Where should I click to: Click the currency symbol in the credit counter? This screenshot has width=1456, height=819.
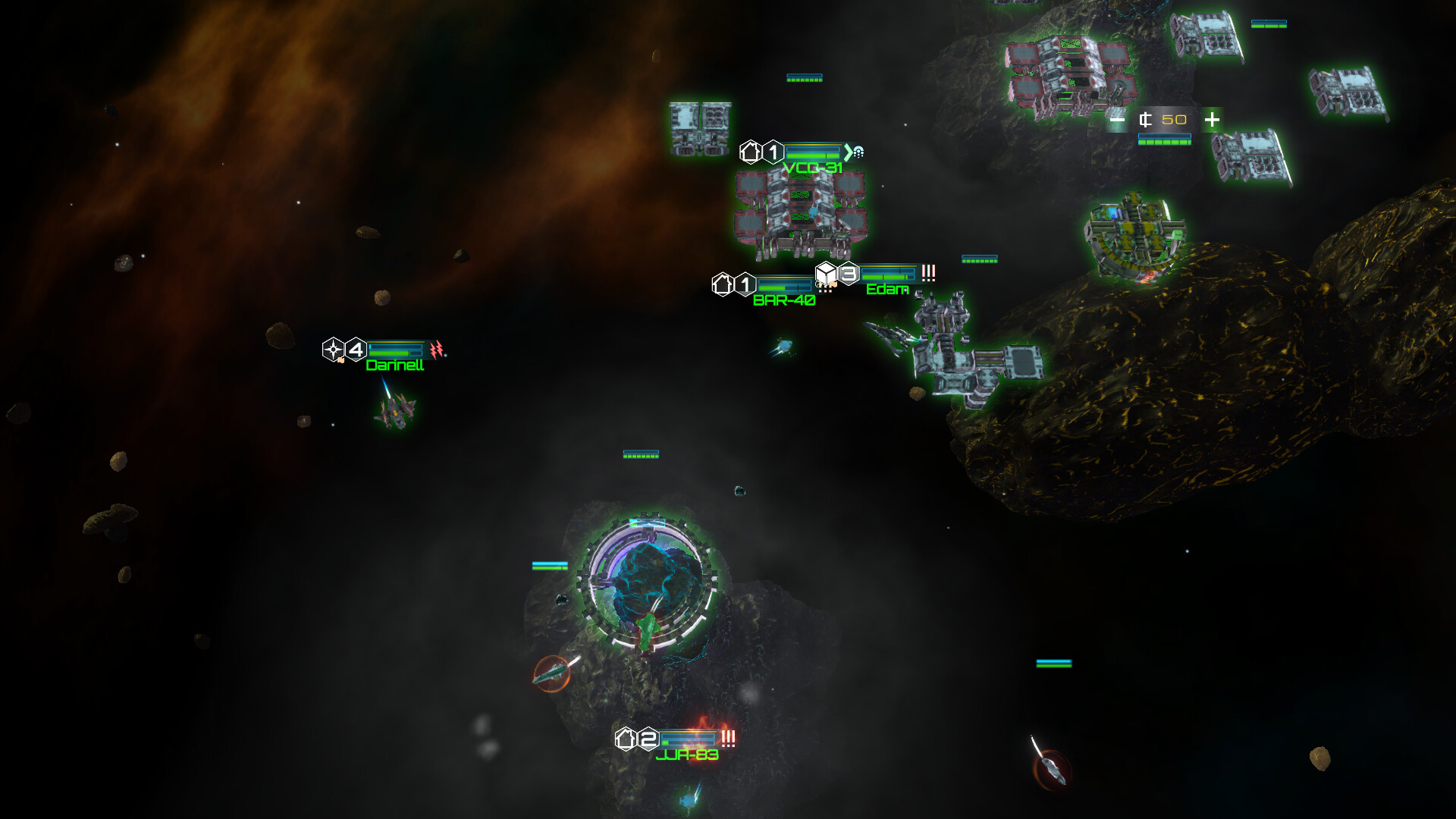pos(1145,120)
